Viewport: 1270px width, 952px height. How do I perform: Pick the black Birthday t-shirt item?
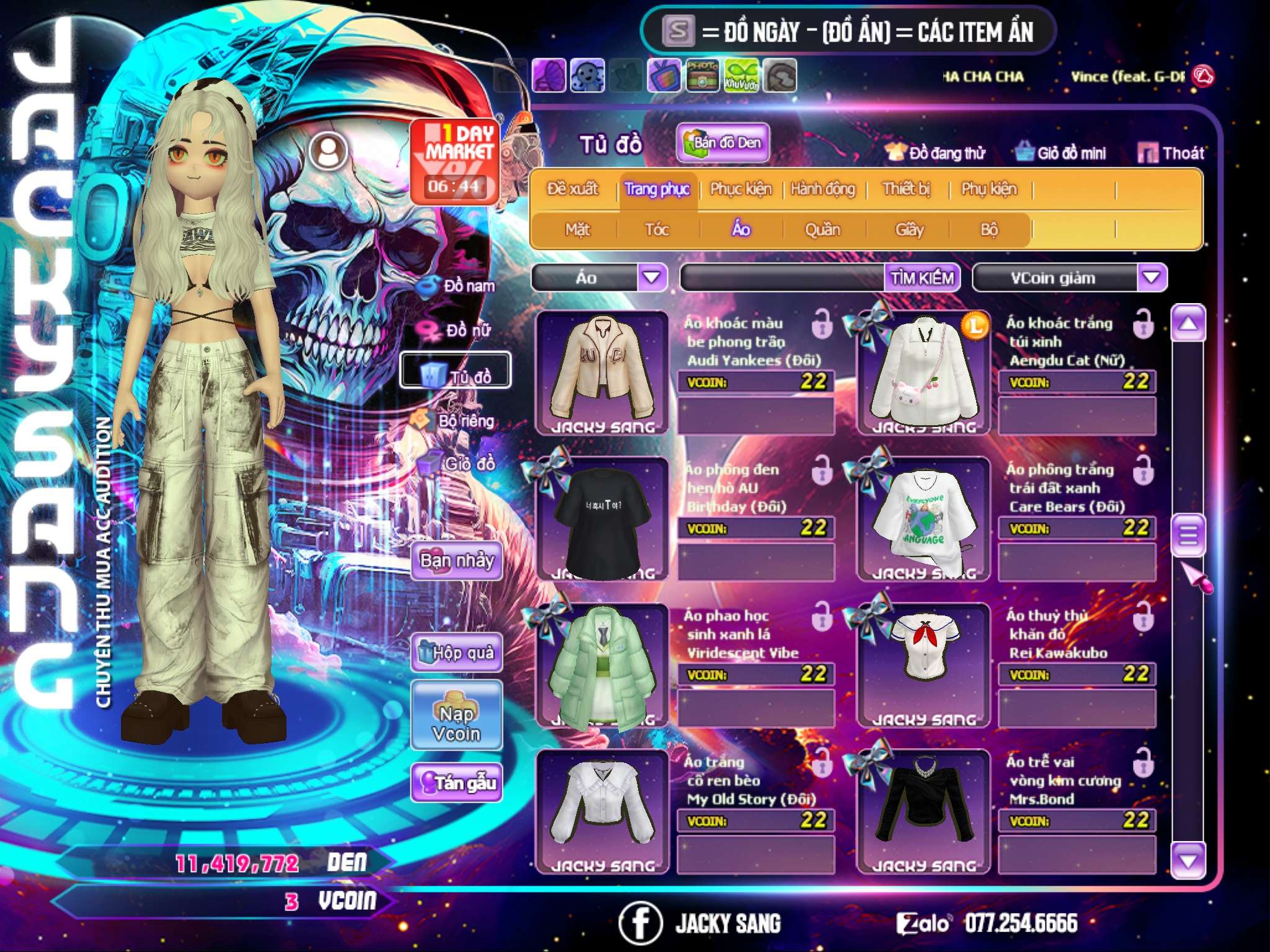602,519
